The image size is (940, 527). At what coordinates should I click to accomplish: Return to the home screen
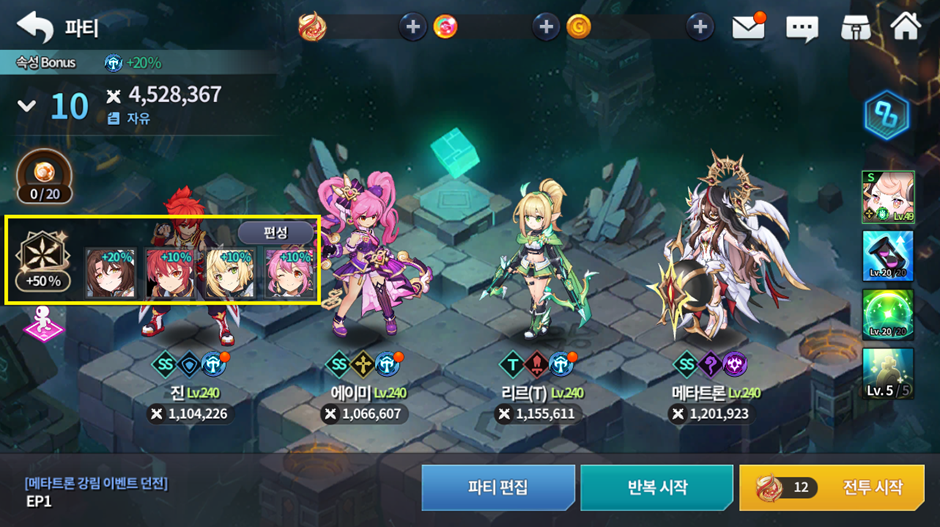click(x=905, y=27)
